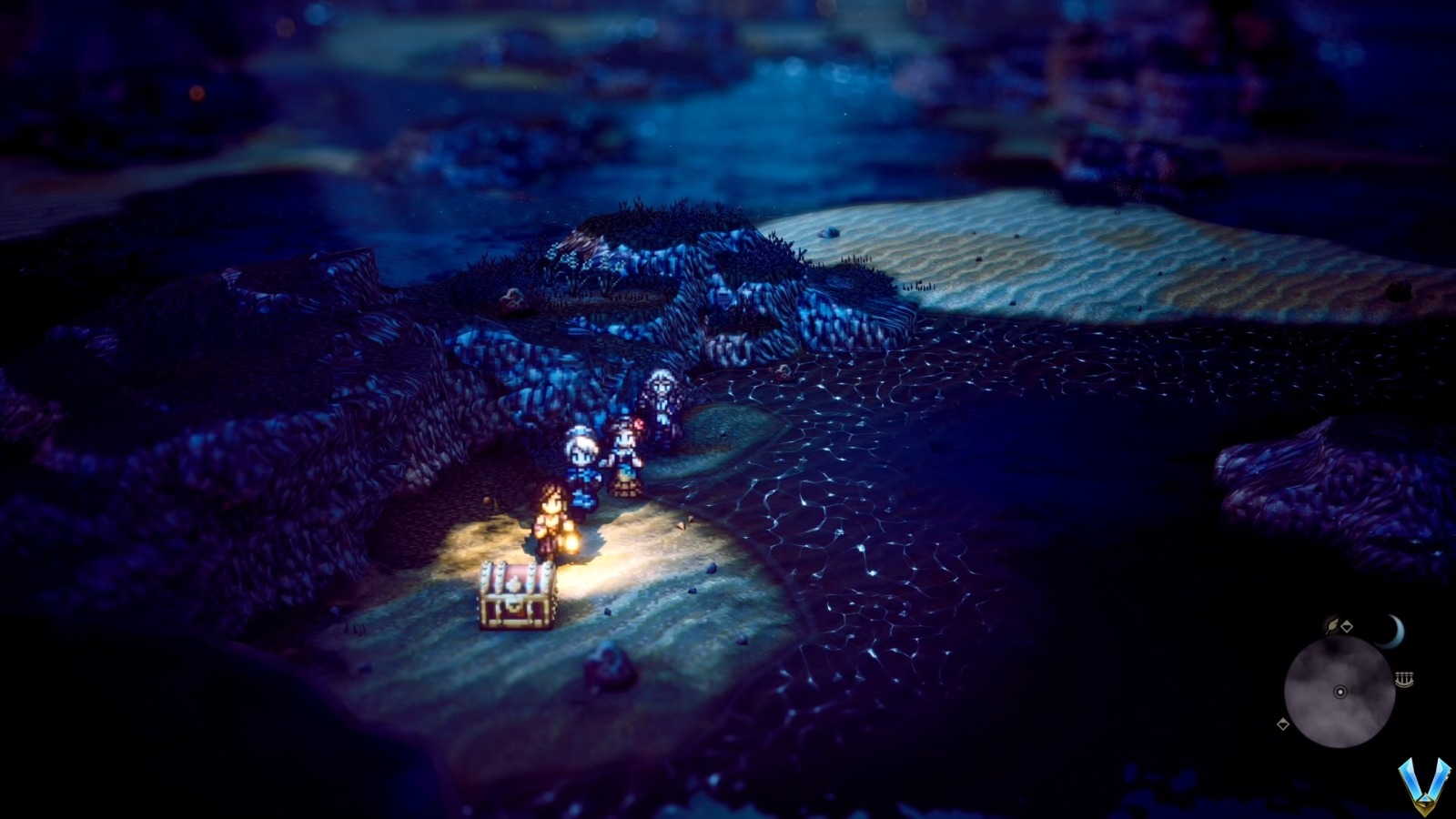Click the blue V logo in the corner

(x=1426, y=785)
